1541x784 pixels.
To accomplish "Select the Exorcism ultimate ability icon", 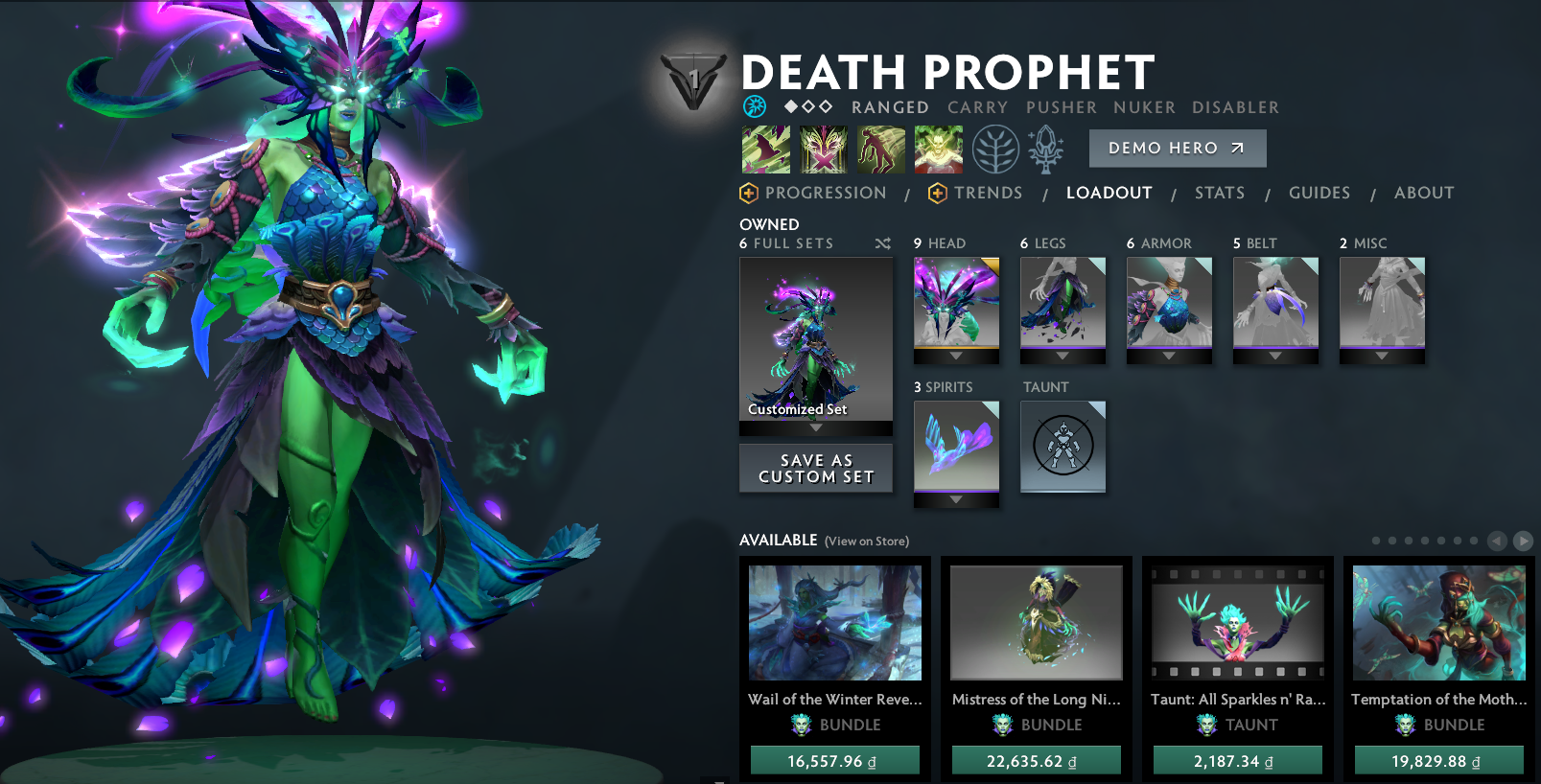I will point(938,149).
